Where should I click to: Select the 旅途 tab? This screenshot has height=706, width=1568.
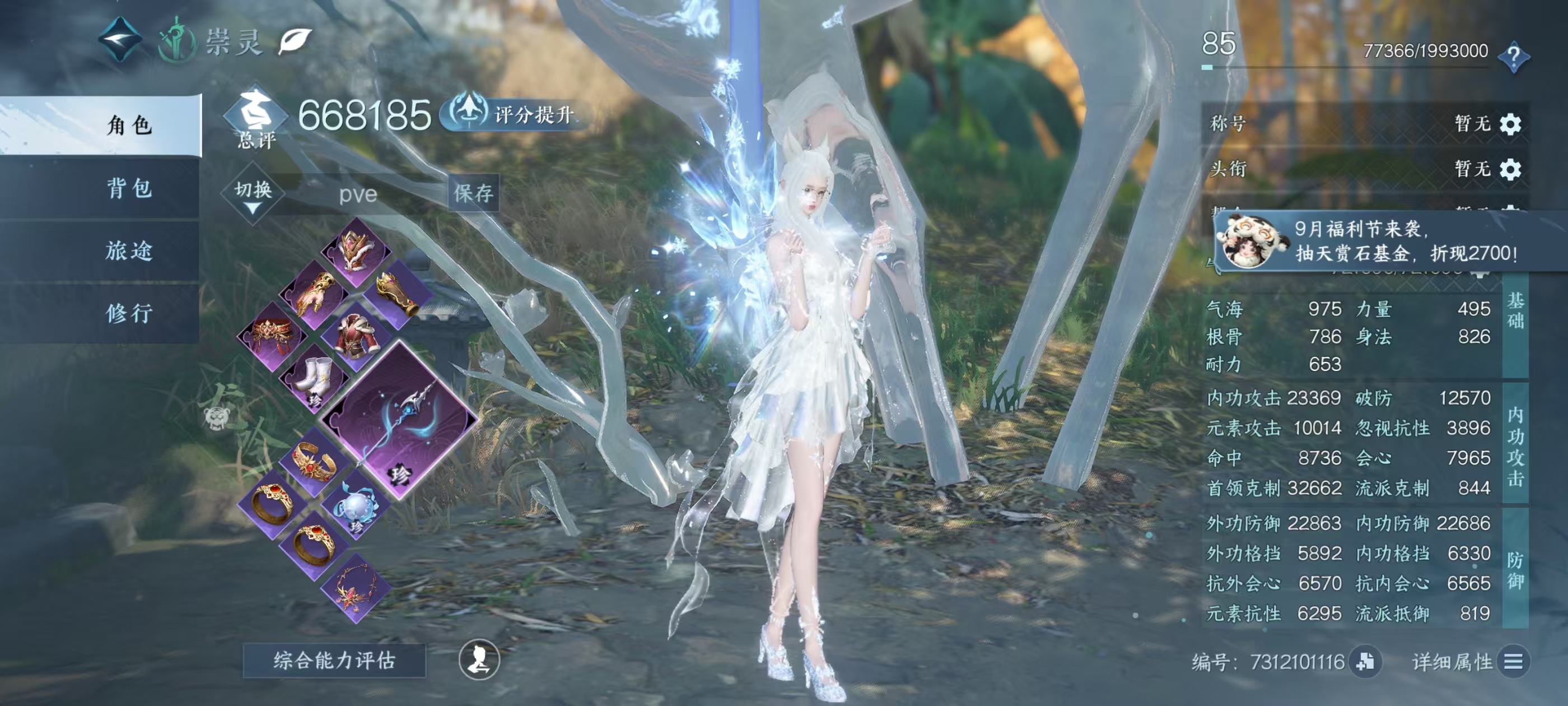[x=129, y=250]
